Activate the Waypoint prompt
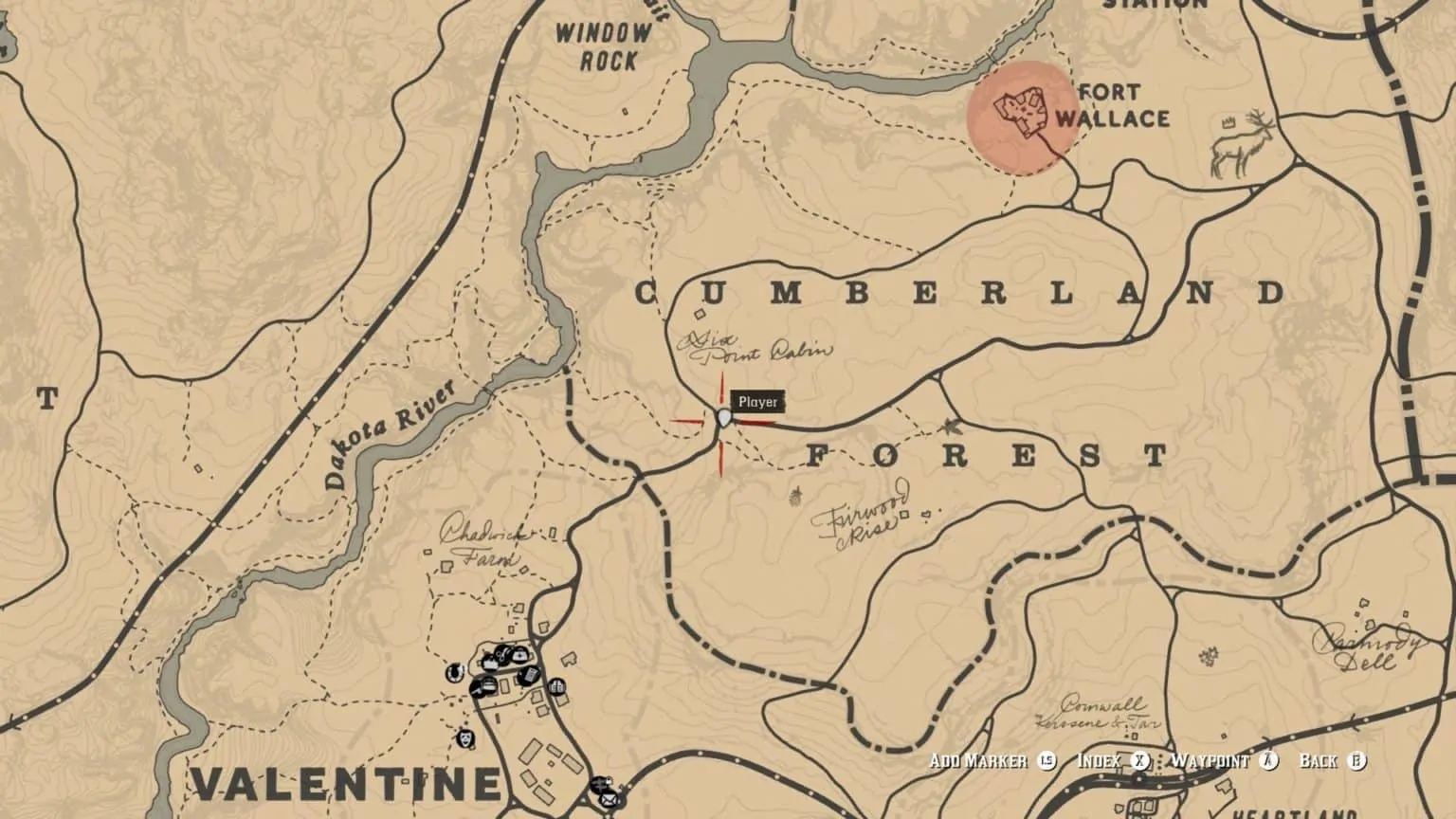The width and height of the screenshot is (1456, 819). (x=1211, y=759)
